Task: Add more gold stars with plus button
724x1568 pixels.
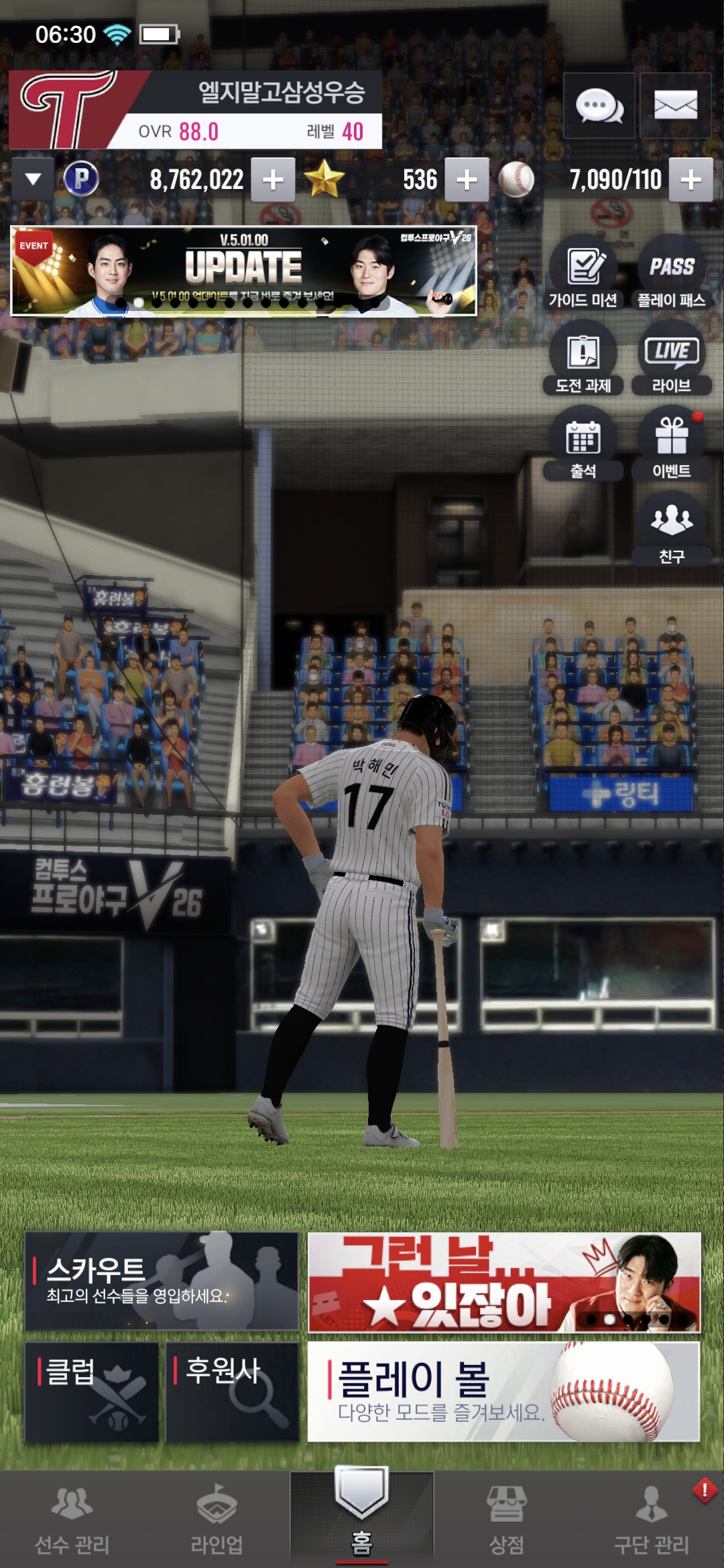Action: coord(467,180)
